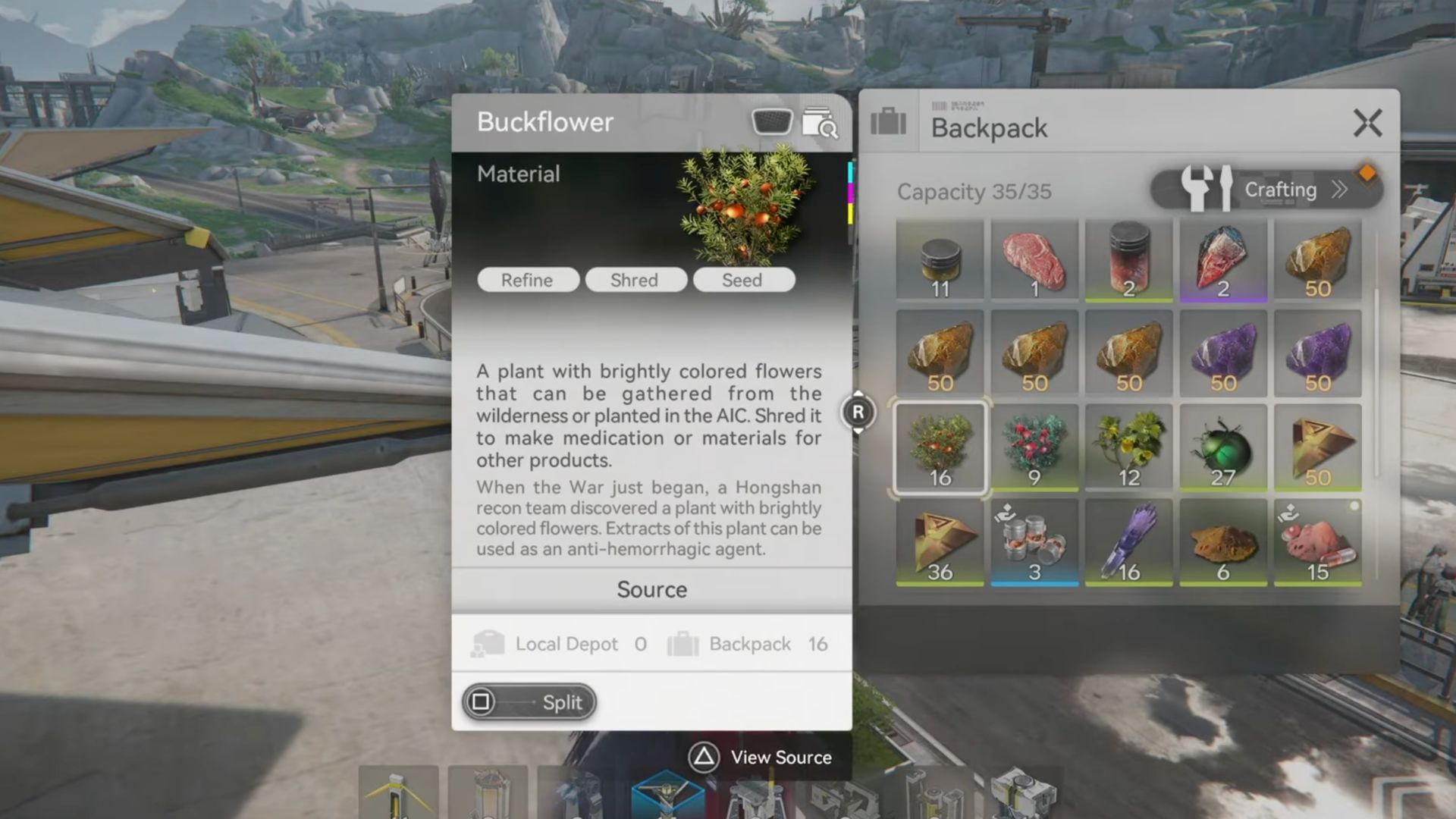Toggle the Refine tag filter
The width and height of the screenshot is (1456, 819).
click(x=528, y=280)
